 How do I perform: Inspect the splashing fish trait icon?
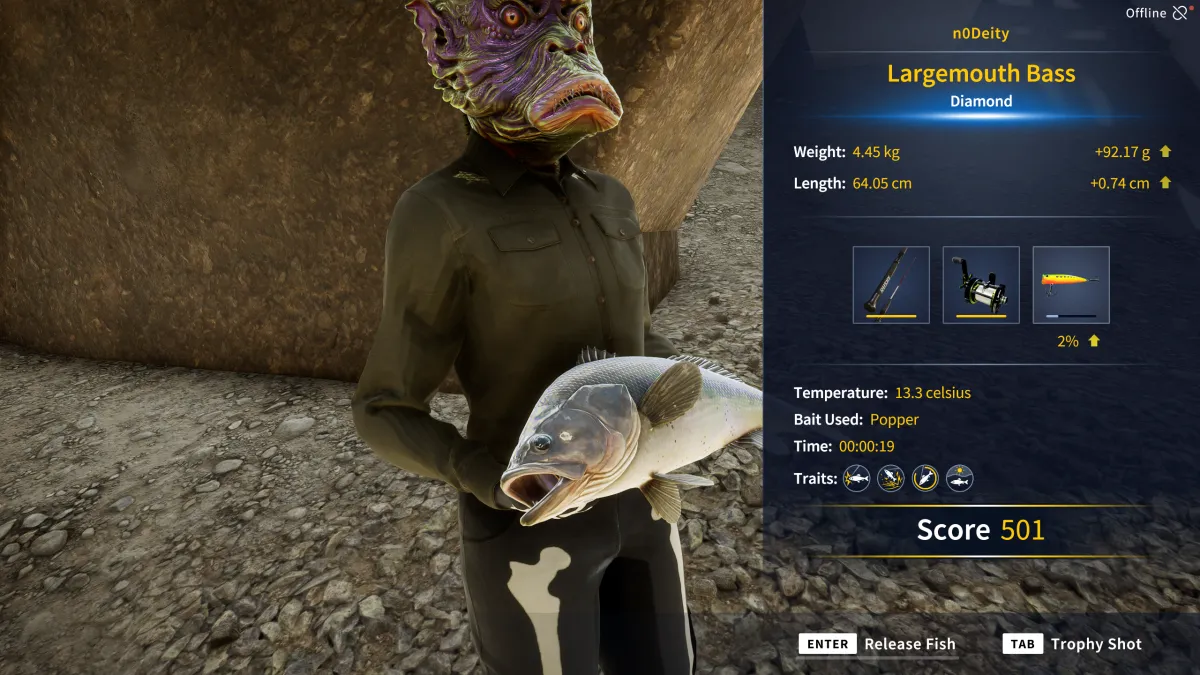coord(891,478)
